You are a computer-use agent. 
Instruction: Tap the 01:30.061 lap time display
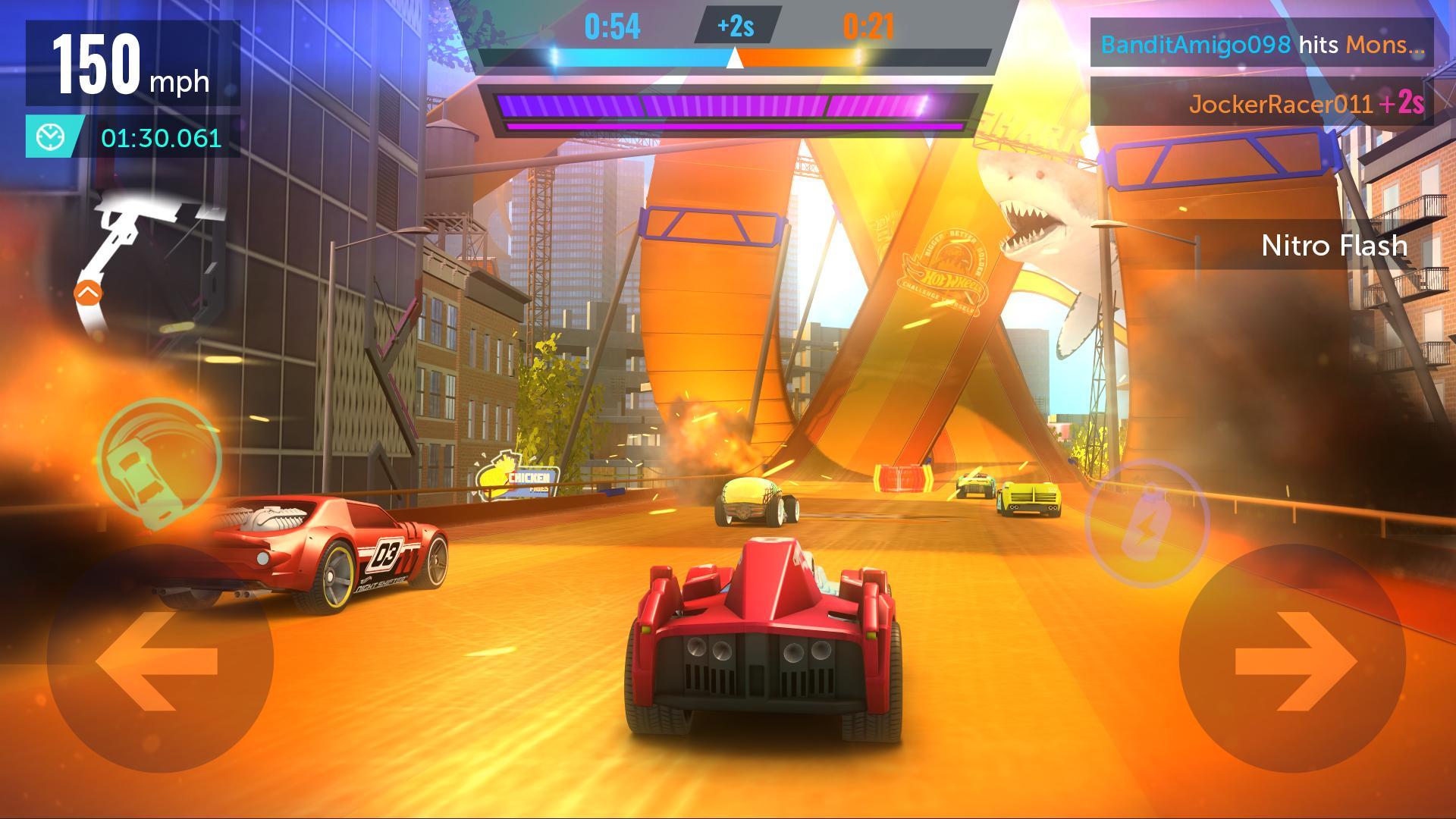158,139
